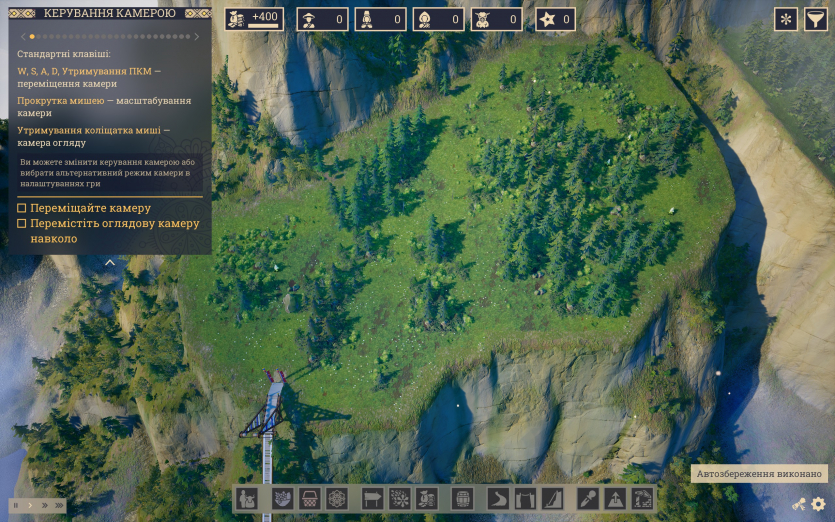Go to previous tutorial page arrow
The image size is (835, 522).
pyautogui.click(x=23, y=36)
